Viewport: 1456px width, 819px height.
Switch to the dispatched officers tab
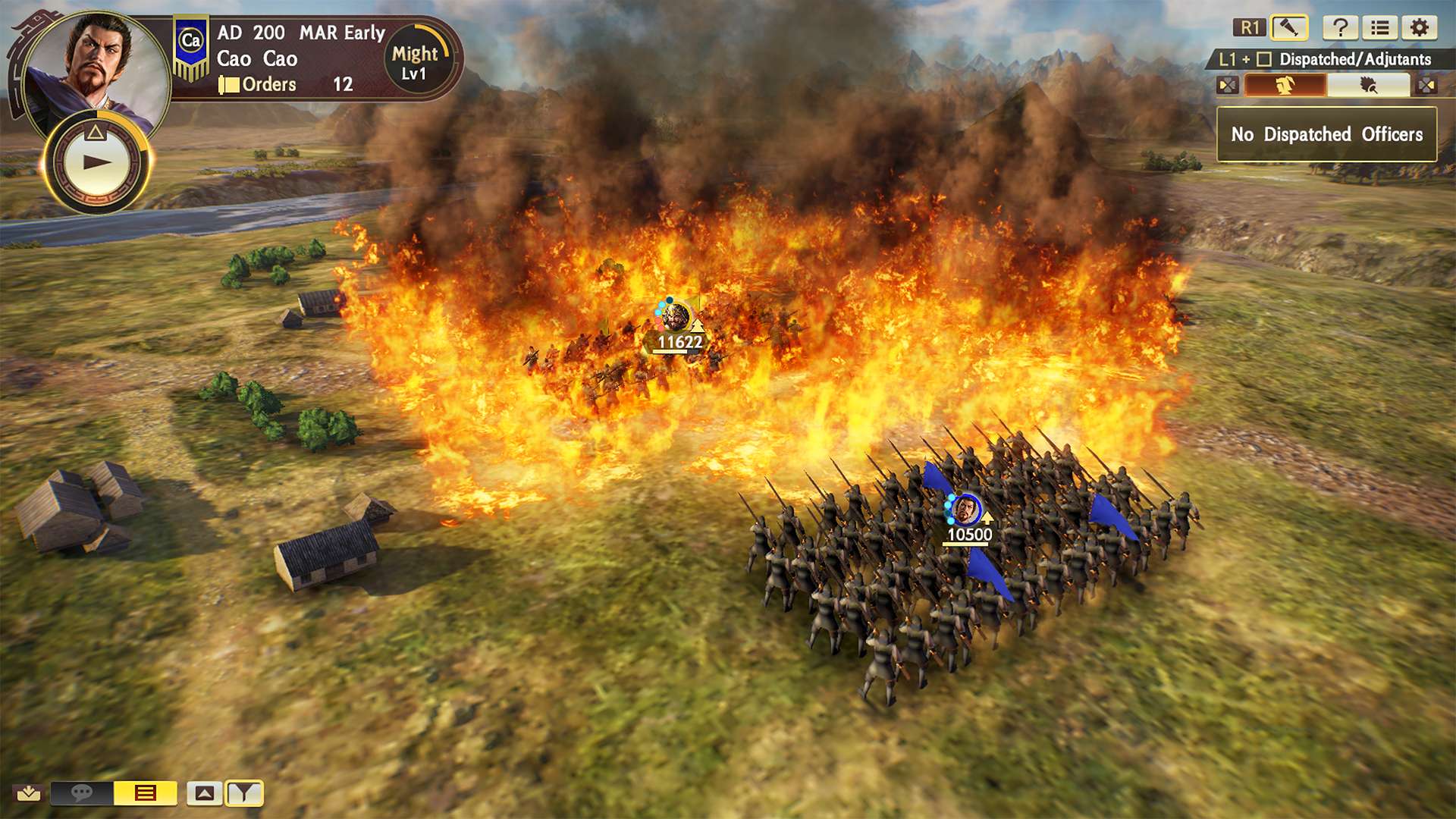coord(1285,85)
